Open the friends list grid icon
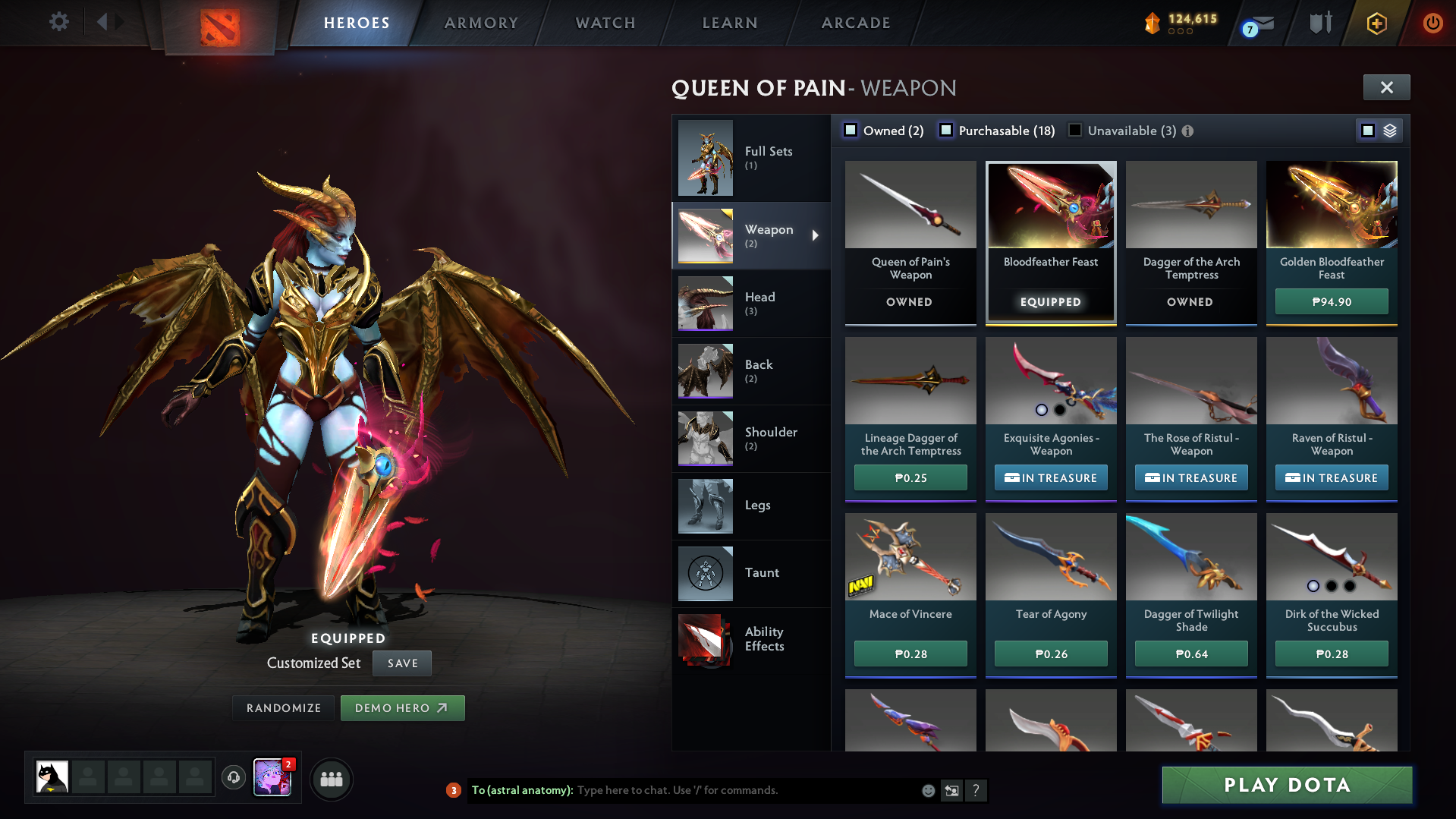The width and height of the screenshot is (1456, 819). (x=332, y=779)
